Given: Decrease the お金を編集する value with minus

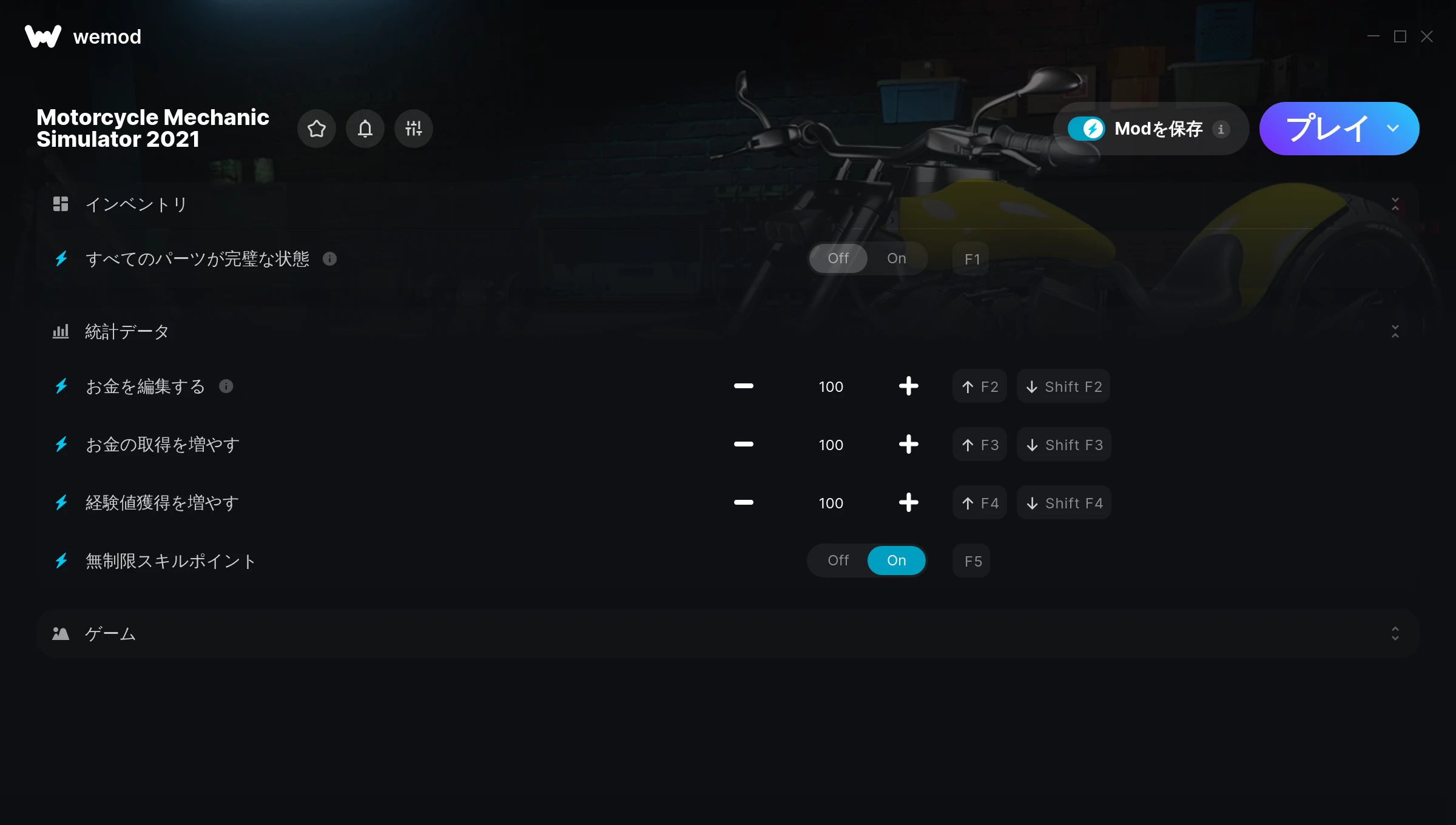Looking at the screenshot, I should click(743, 386).
